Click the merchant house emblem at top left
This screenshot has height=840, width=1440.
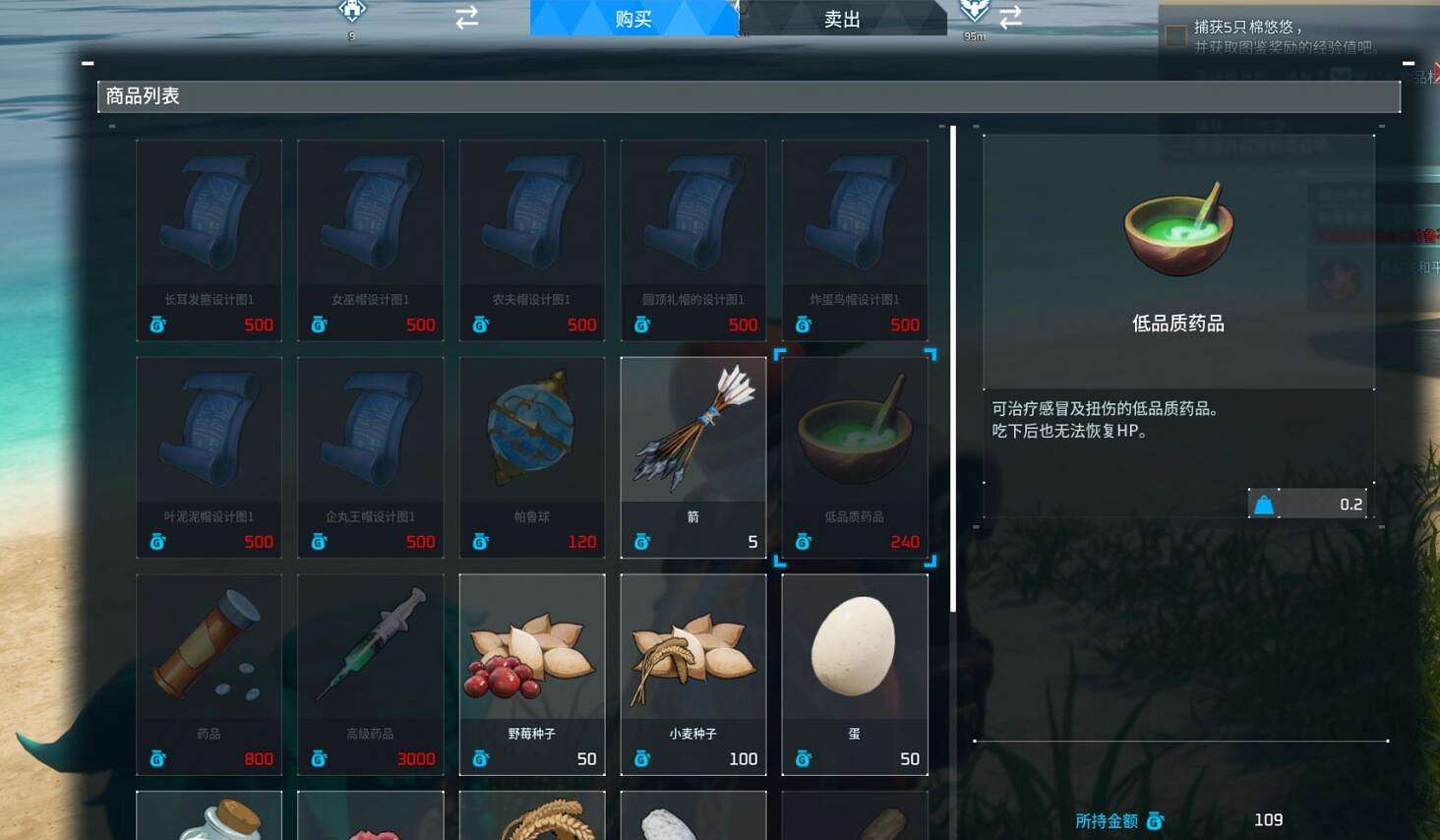(350, 12)
